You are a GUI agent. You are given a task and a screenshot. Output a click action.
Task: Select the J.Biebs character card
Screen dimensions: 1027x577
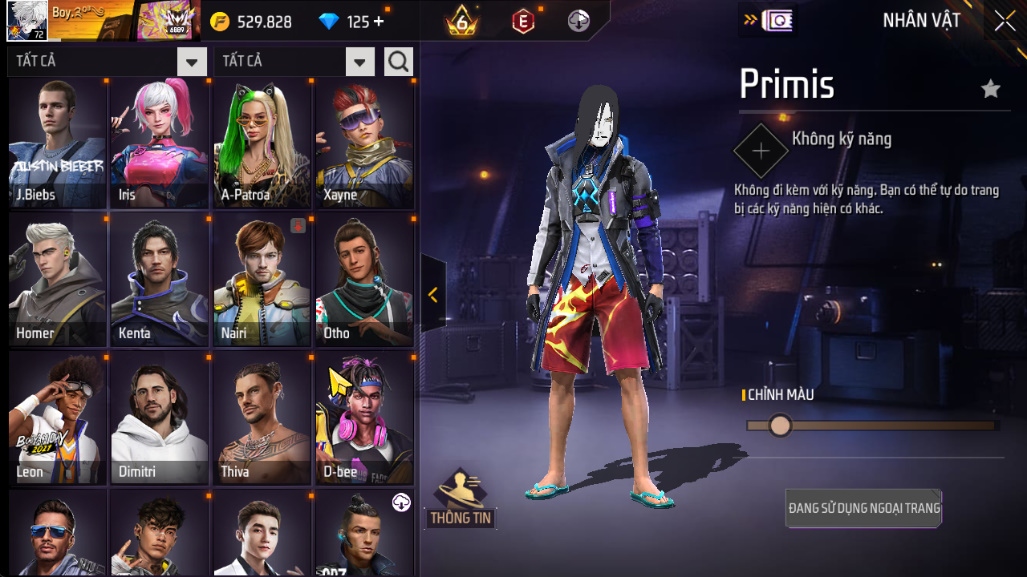(x=57, y=143)
